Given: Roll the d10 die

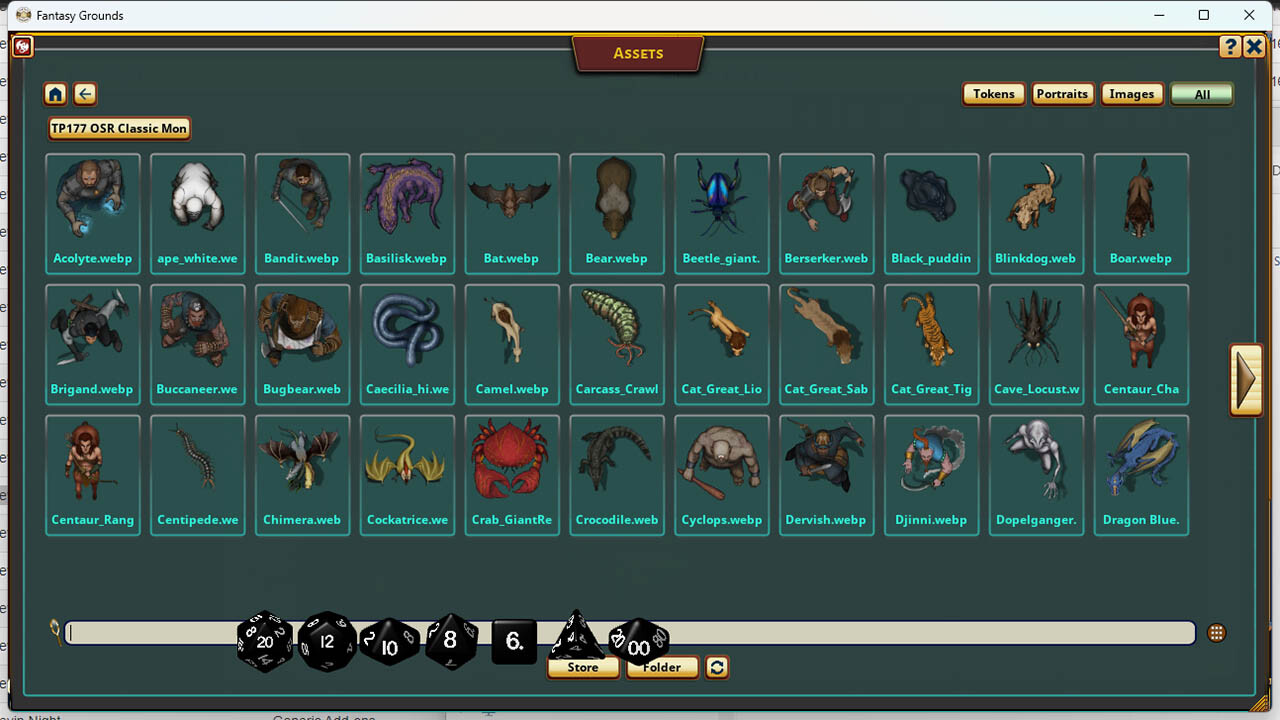Looking at the screenshot, I should tap(389, 644).
